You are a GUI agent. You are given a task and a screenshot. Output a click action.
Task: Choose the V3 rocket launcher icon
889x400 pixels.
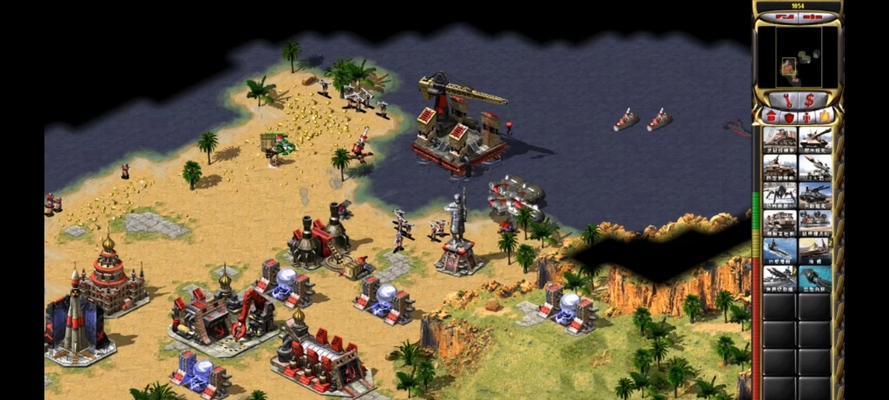tap(815, 166)
